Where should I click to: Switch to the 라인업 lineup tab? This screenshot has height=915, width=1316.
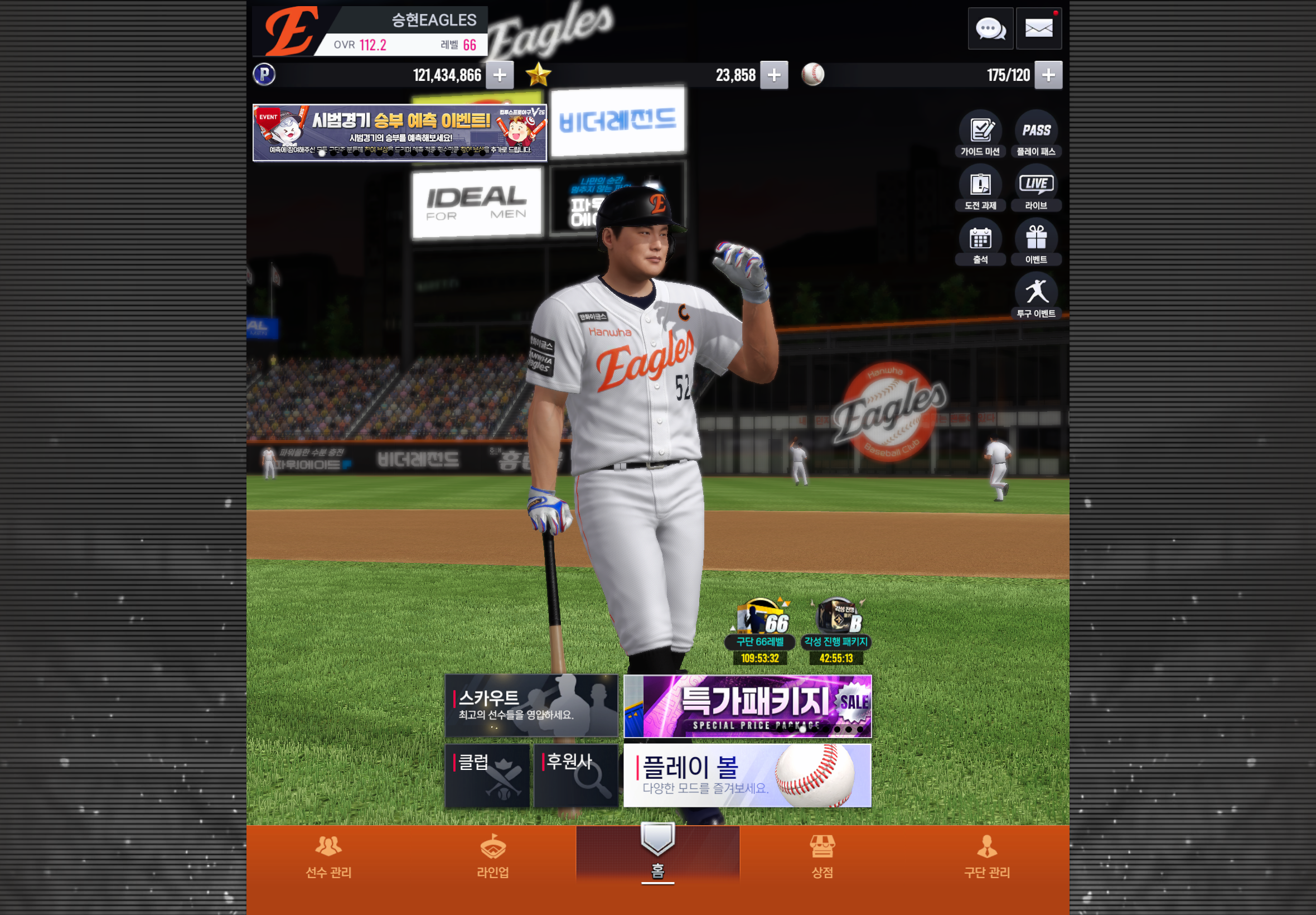click(493, 856)
